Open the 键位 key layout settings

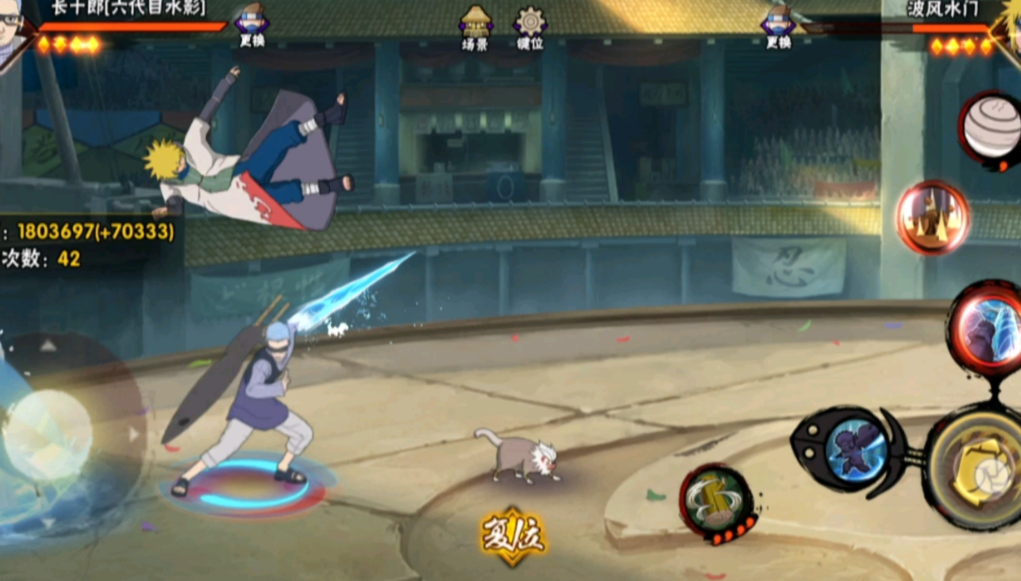pyautogui.click(x=530, y=26)
